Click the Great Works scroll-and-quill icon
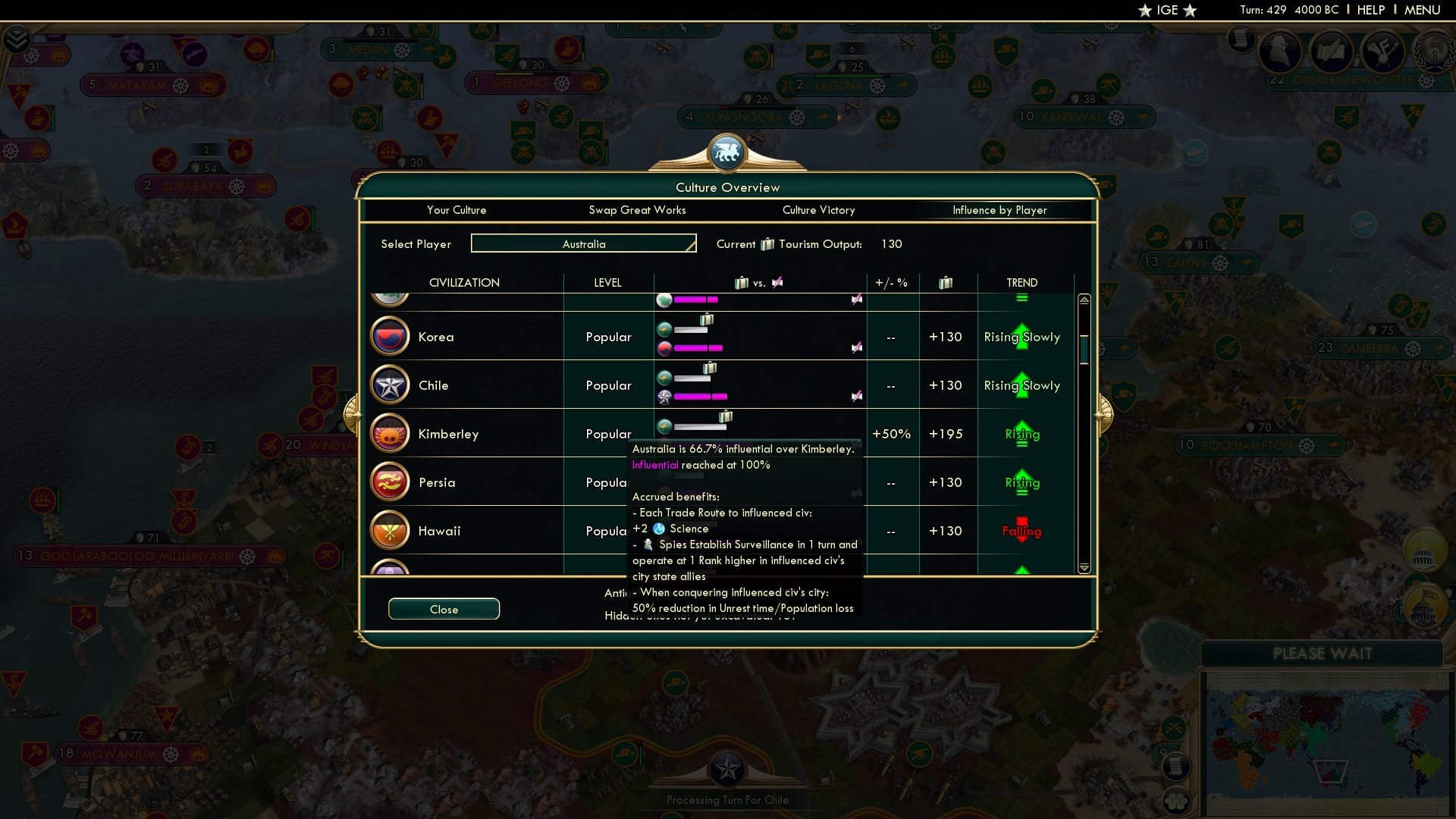This screenshot has height=819, width=1456. [x=1332, y=52]
